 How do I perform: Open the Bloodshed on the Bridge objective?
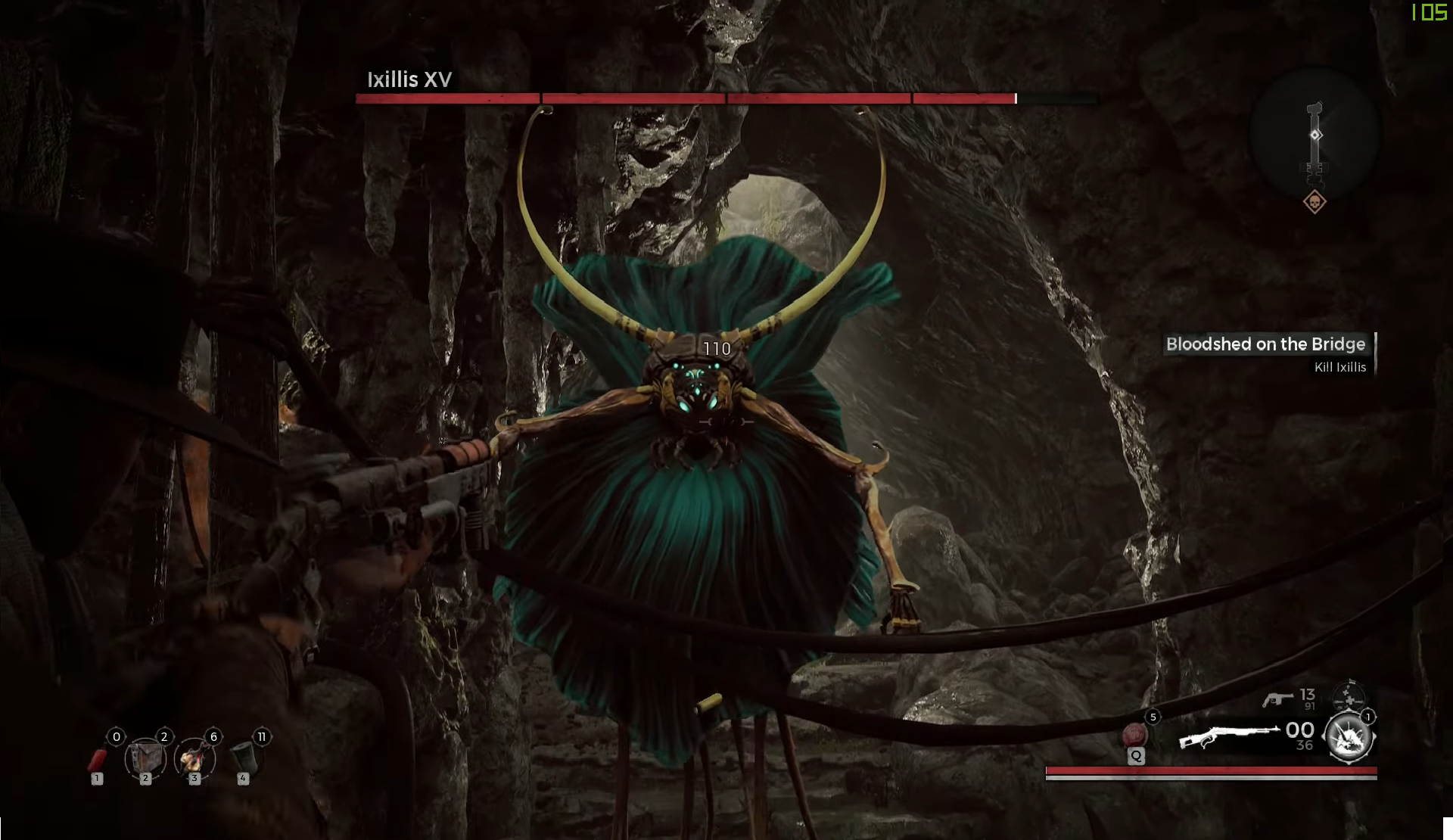(1265, 344)
